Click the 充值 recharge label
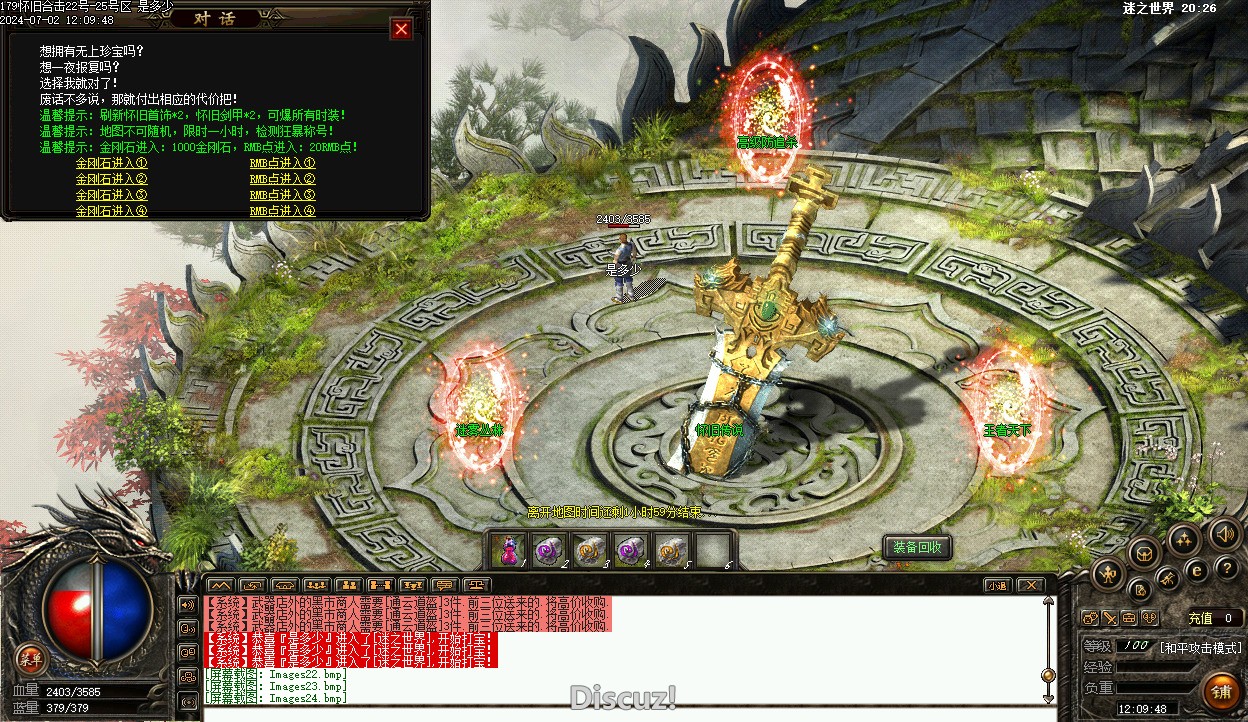The height and width of the screenshot is (722, 1248). (1200, 618)
